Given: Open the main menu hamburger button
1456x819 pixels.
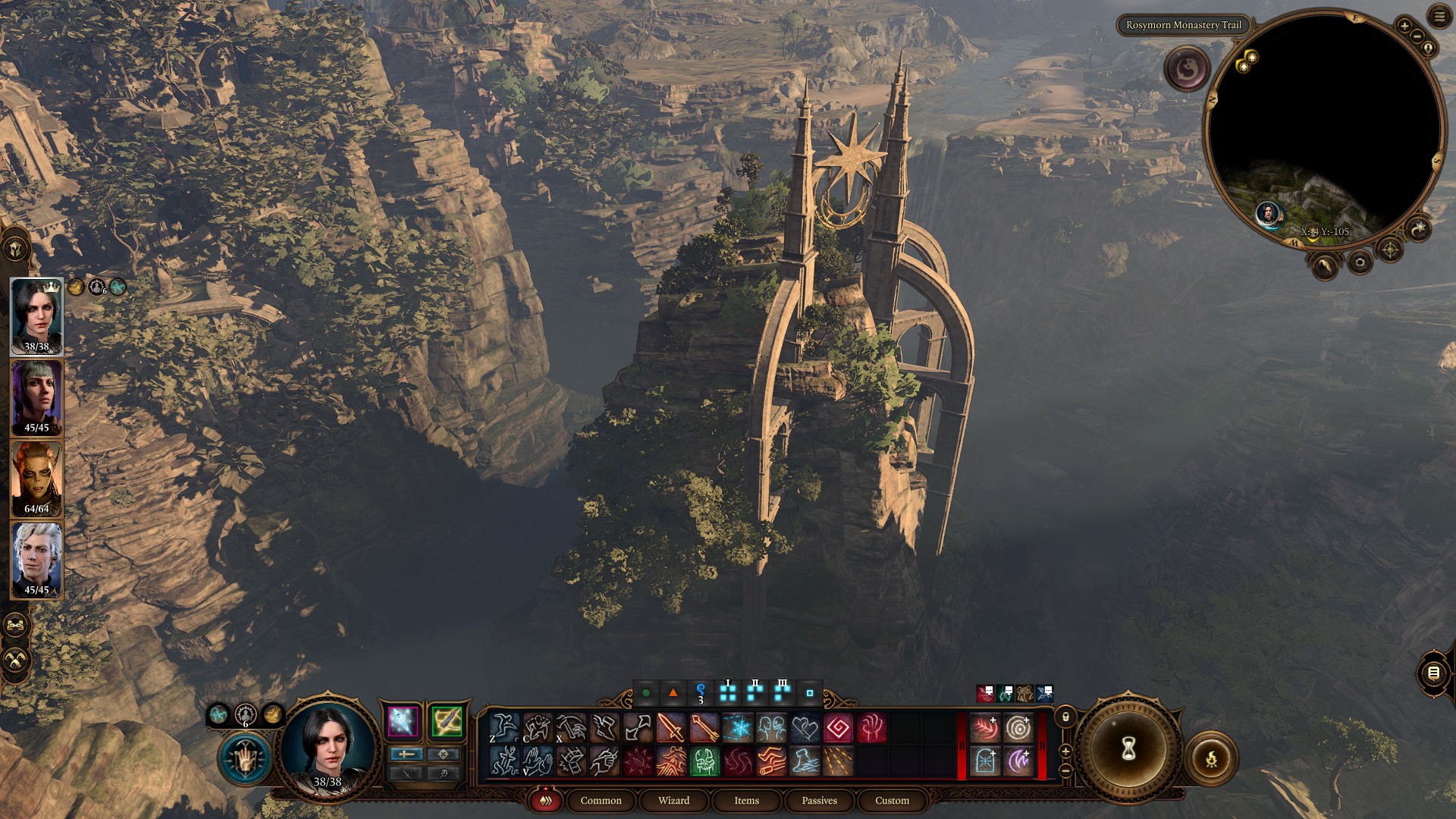Looking at the screenshot, I should (1439, 16).
